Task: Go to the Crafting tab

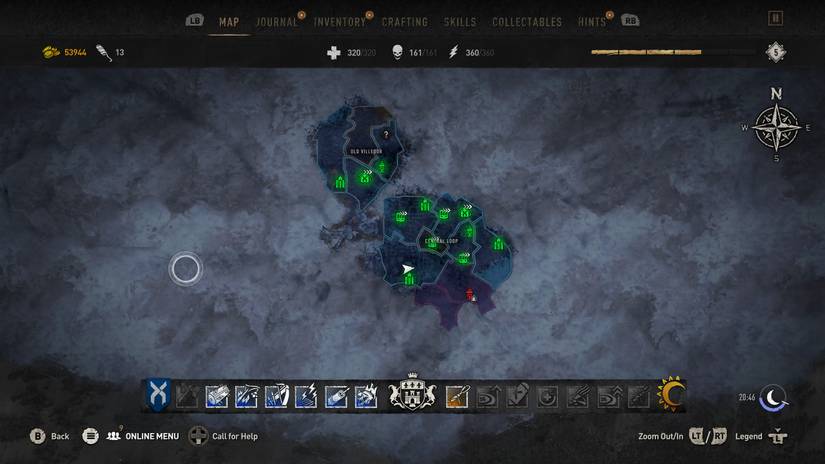Action: point(404,22)
